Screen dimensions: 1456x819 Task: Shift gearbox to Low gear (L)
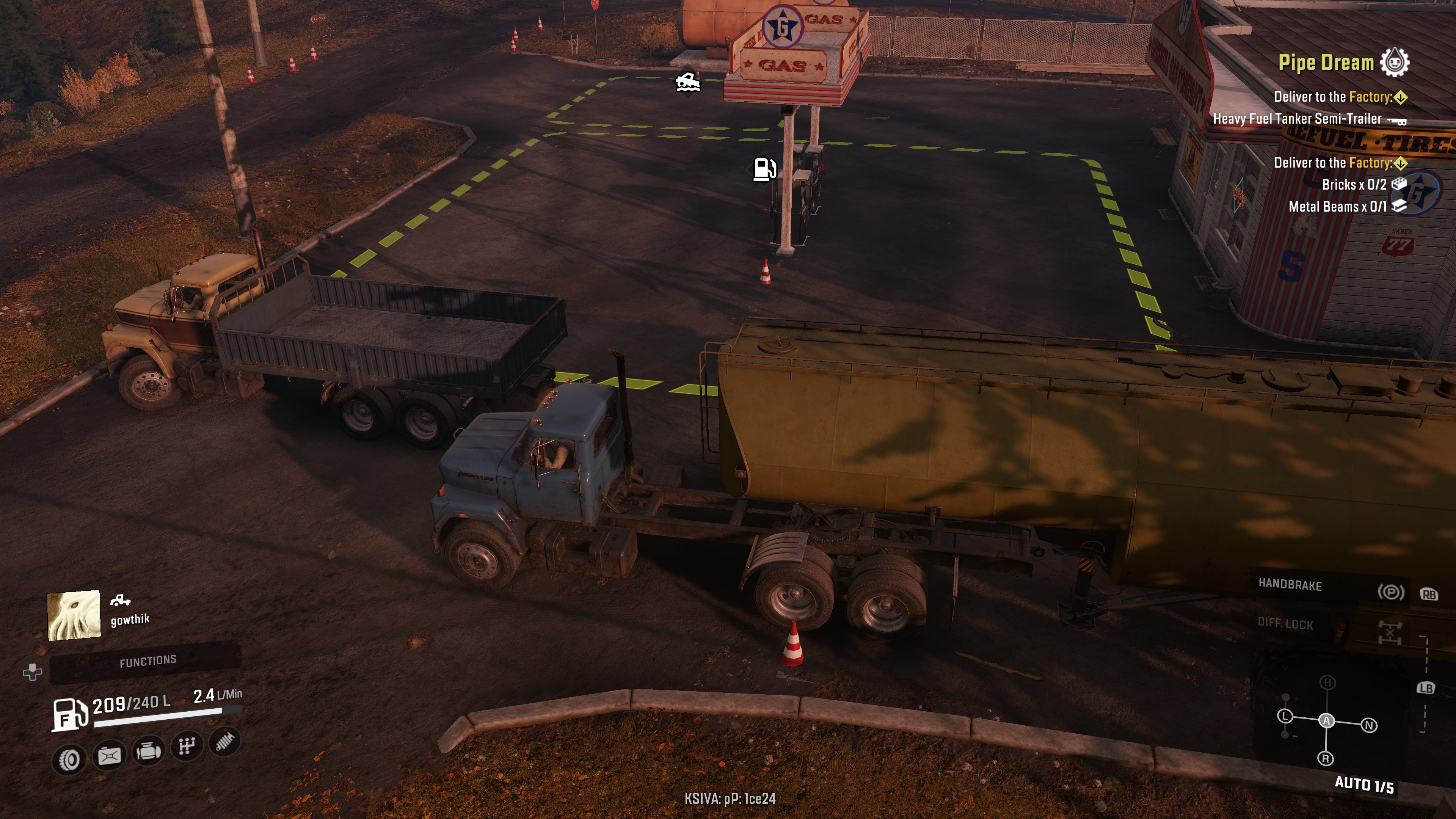[x=1285, y=716]
